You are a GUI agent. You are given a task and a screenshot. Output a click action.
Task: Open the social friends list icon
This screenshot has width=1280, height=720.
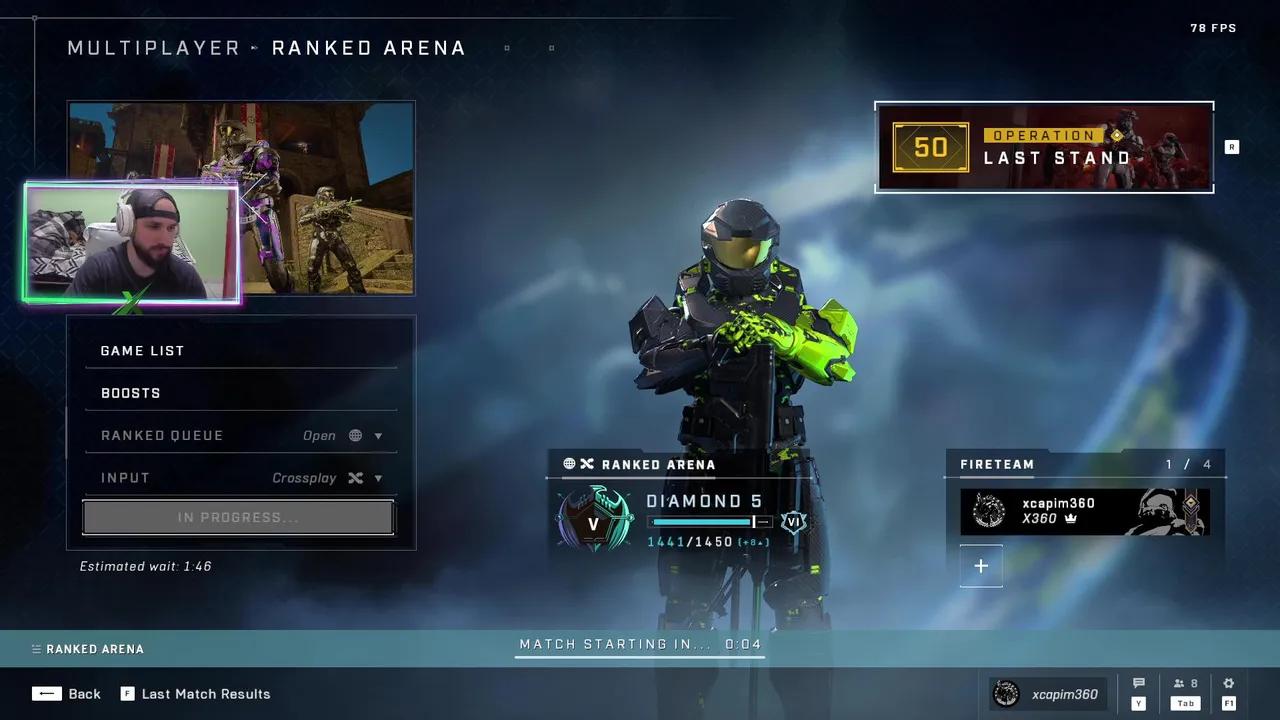click(1185, 684)
